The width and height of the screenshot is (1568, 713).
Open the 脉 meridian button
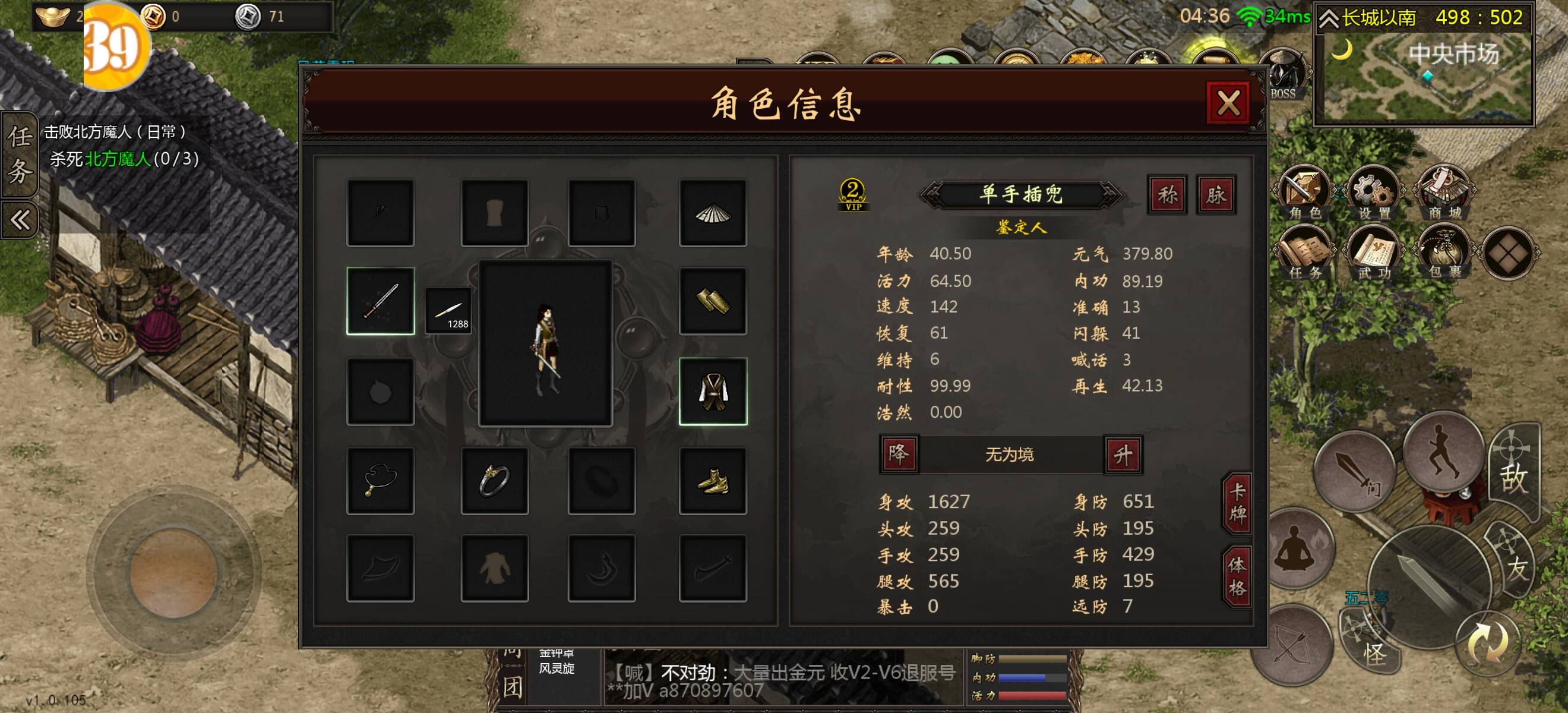1216,195
